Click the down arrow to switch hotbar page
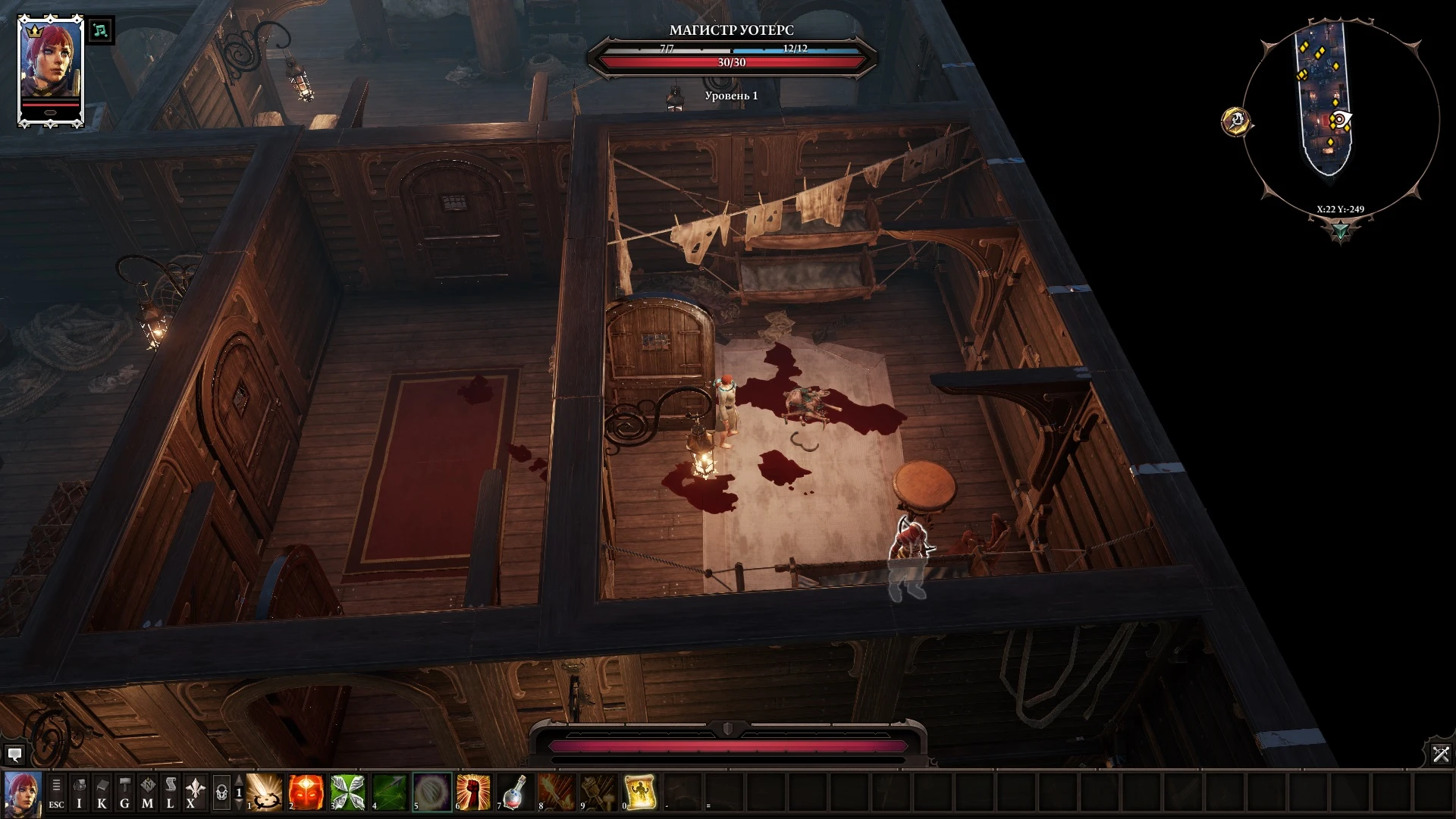The width and height of the screenshot is (1456, 819). click(238, 805)
